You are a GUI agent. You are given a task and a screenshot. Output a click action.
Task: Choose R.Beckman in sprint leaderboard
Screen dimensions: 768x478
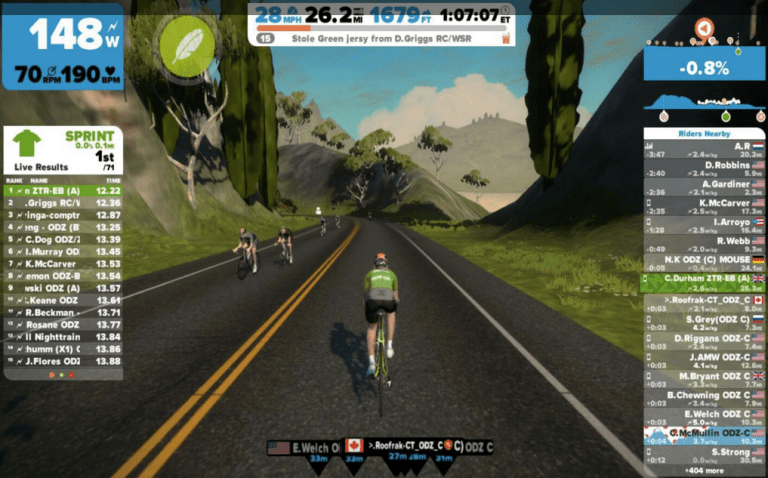click(62, 313)
